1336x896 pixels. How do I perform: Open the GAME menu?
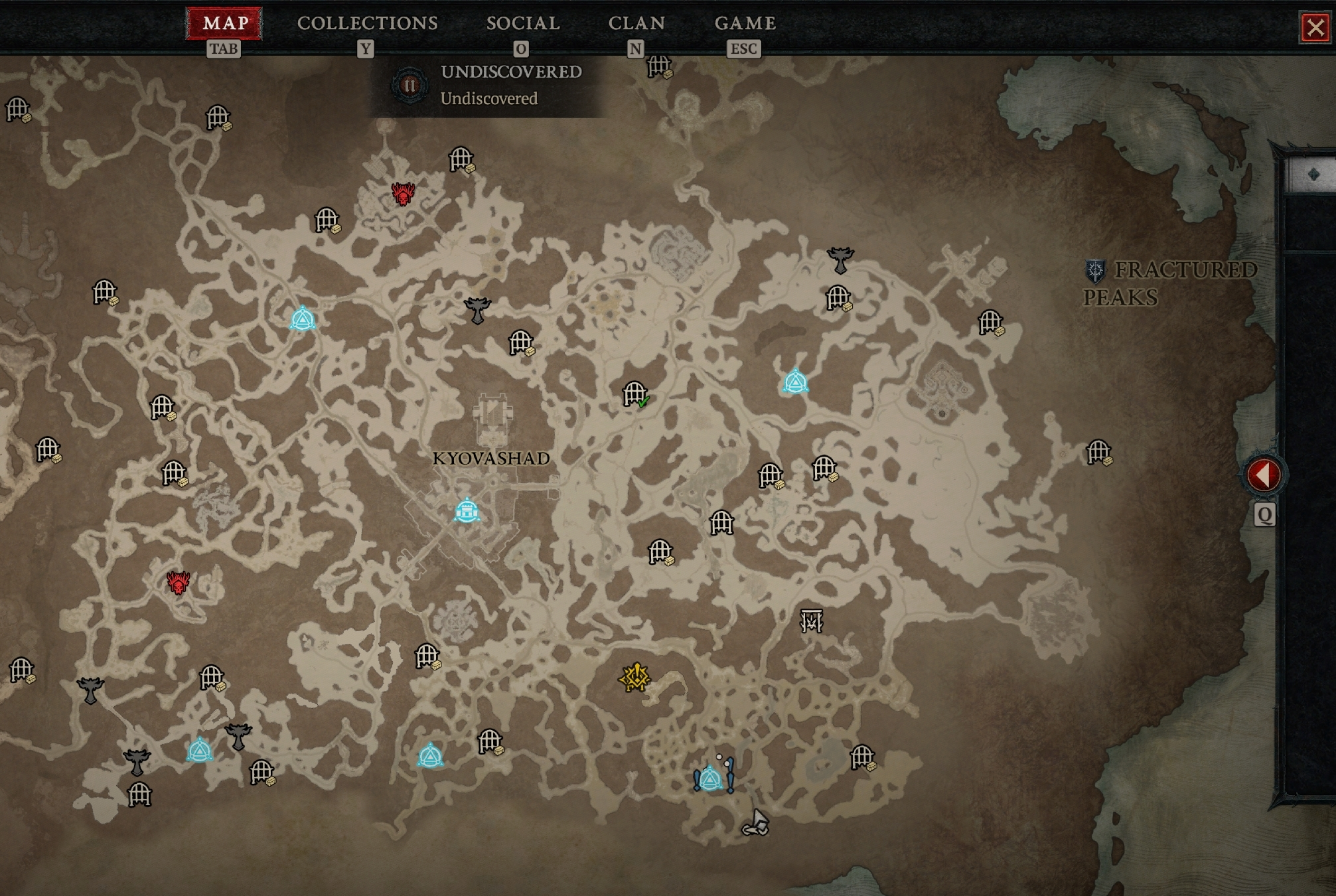[x=745, y=23]
